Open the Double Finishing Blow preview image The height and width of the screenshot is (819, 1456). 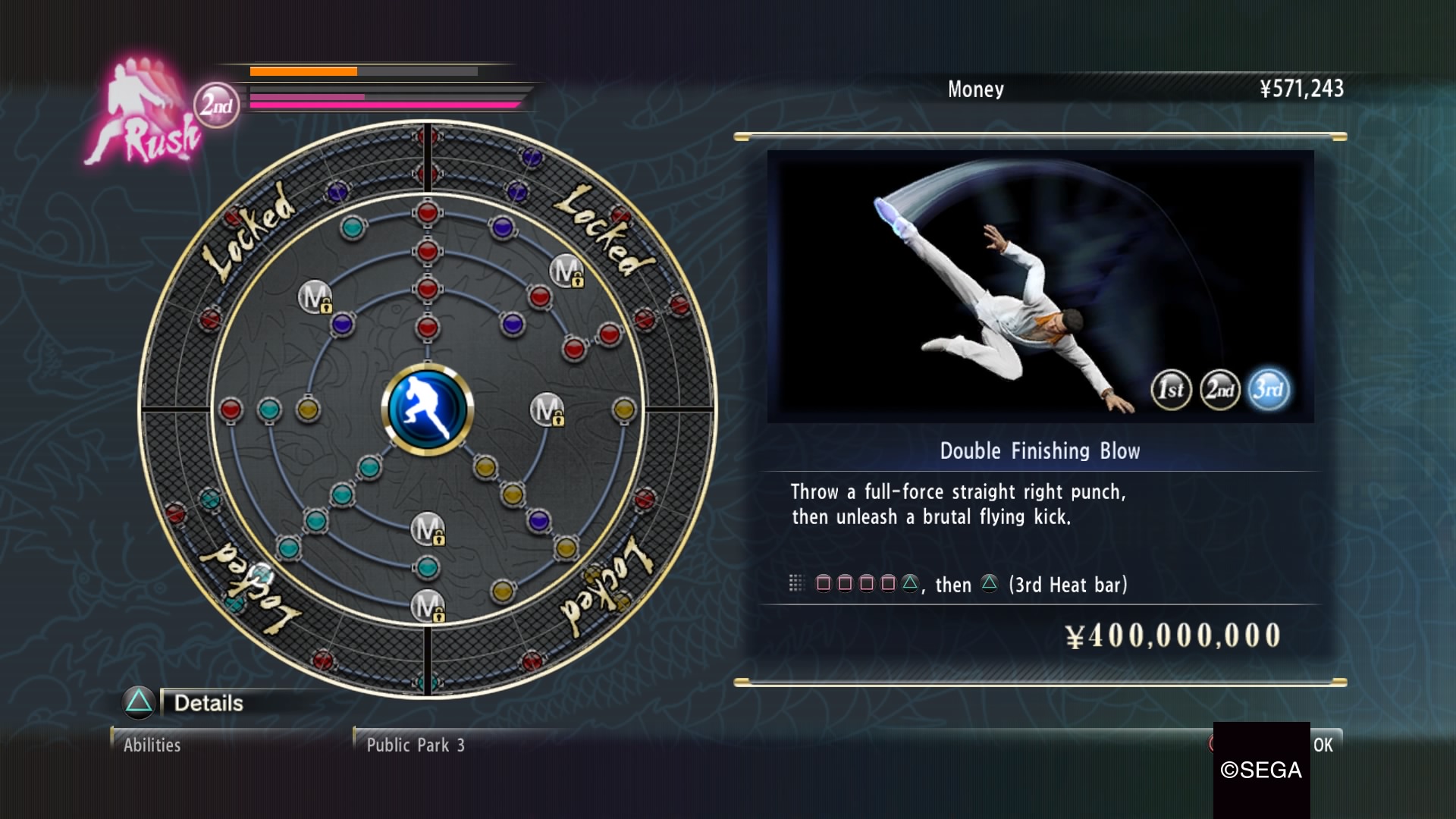tap(1040, 286)
